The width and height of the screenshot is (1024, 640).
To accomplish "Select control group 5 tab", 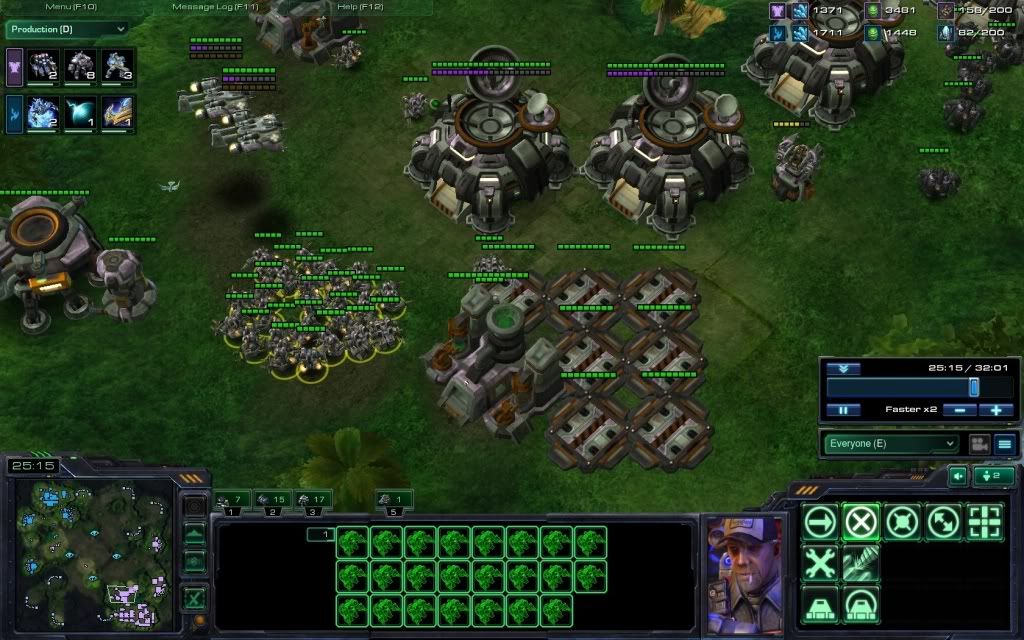I will click(x=394, y=499).
